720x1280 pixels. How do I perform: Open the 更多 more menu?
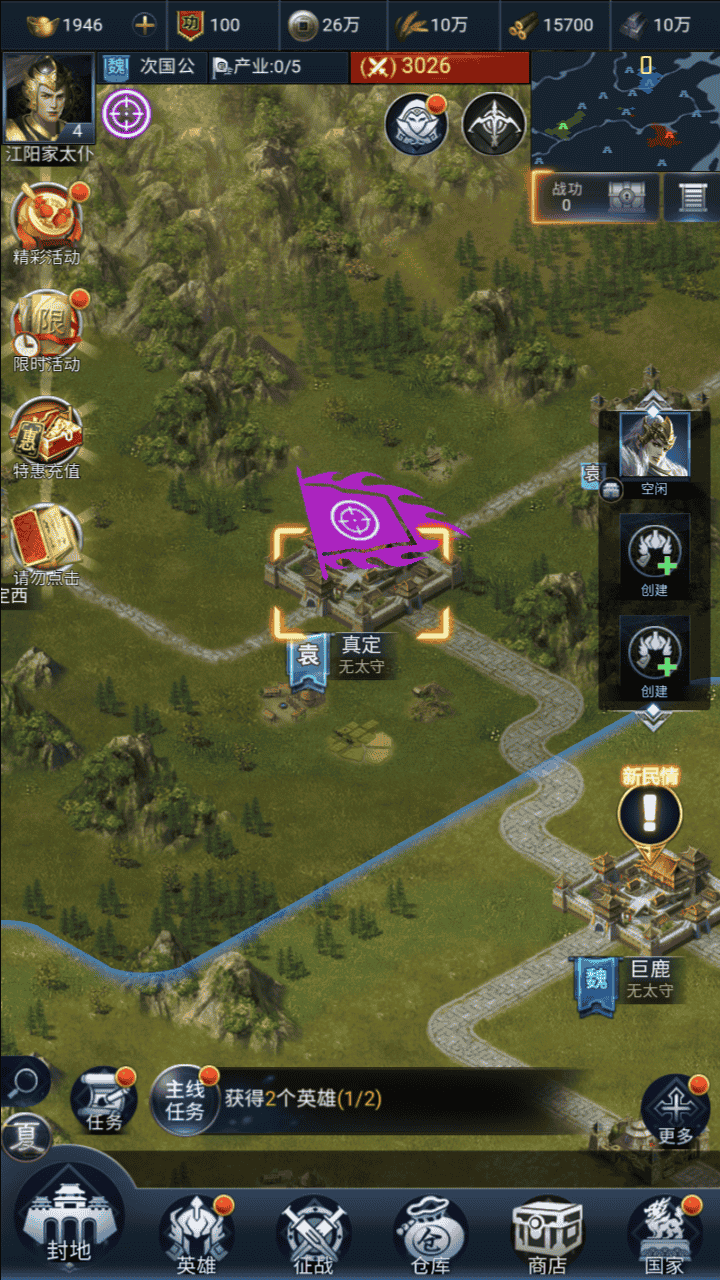click(676, 1110)
